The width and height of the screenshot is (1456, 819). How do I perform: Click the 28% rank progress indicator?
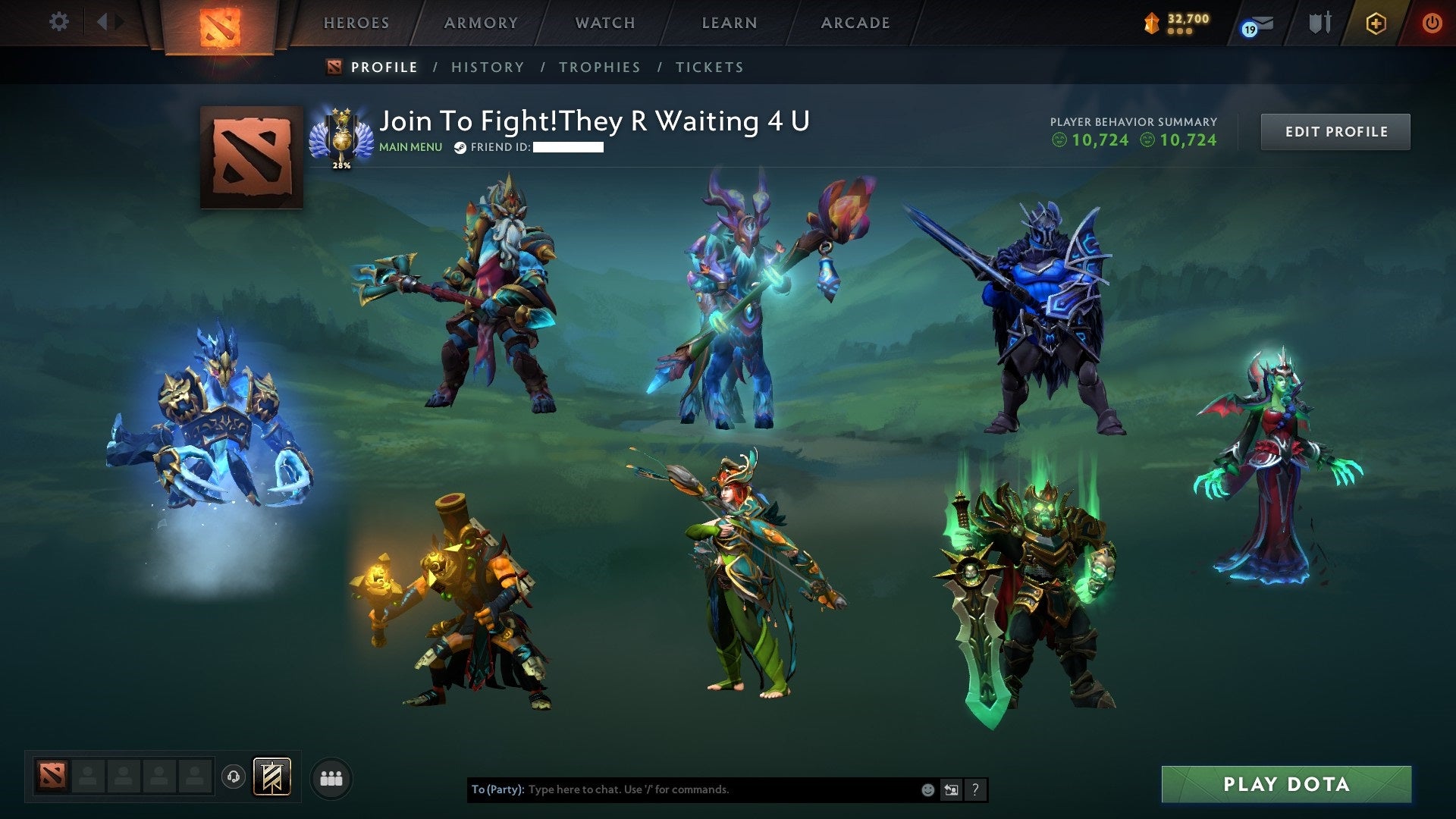pos(341,162)
